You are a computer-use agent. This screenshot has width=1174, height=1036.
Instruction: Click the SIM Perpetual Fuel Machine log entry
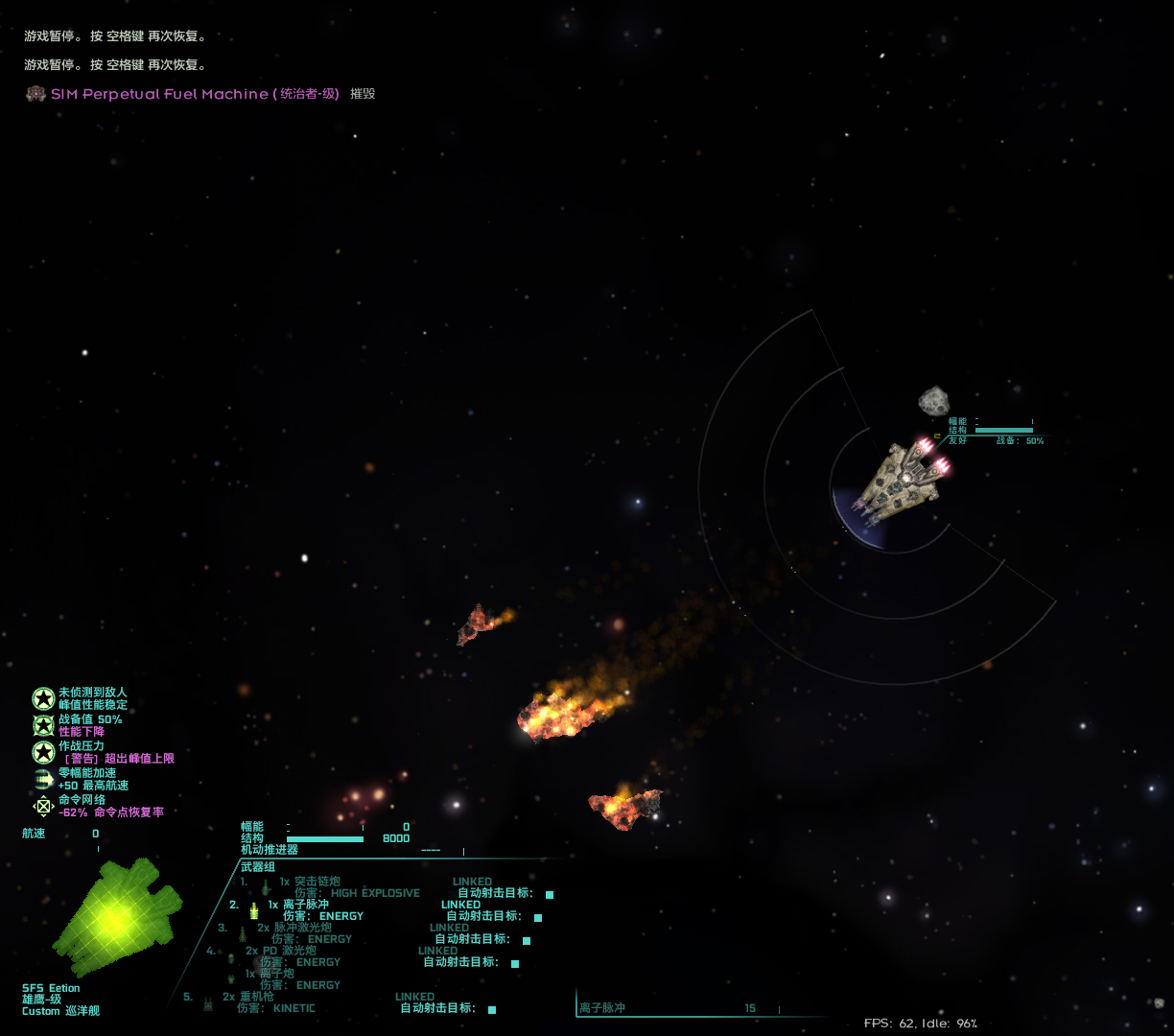coord(159,94)
